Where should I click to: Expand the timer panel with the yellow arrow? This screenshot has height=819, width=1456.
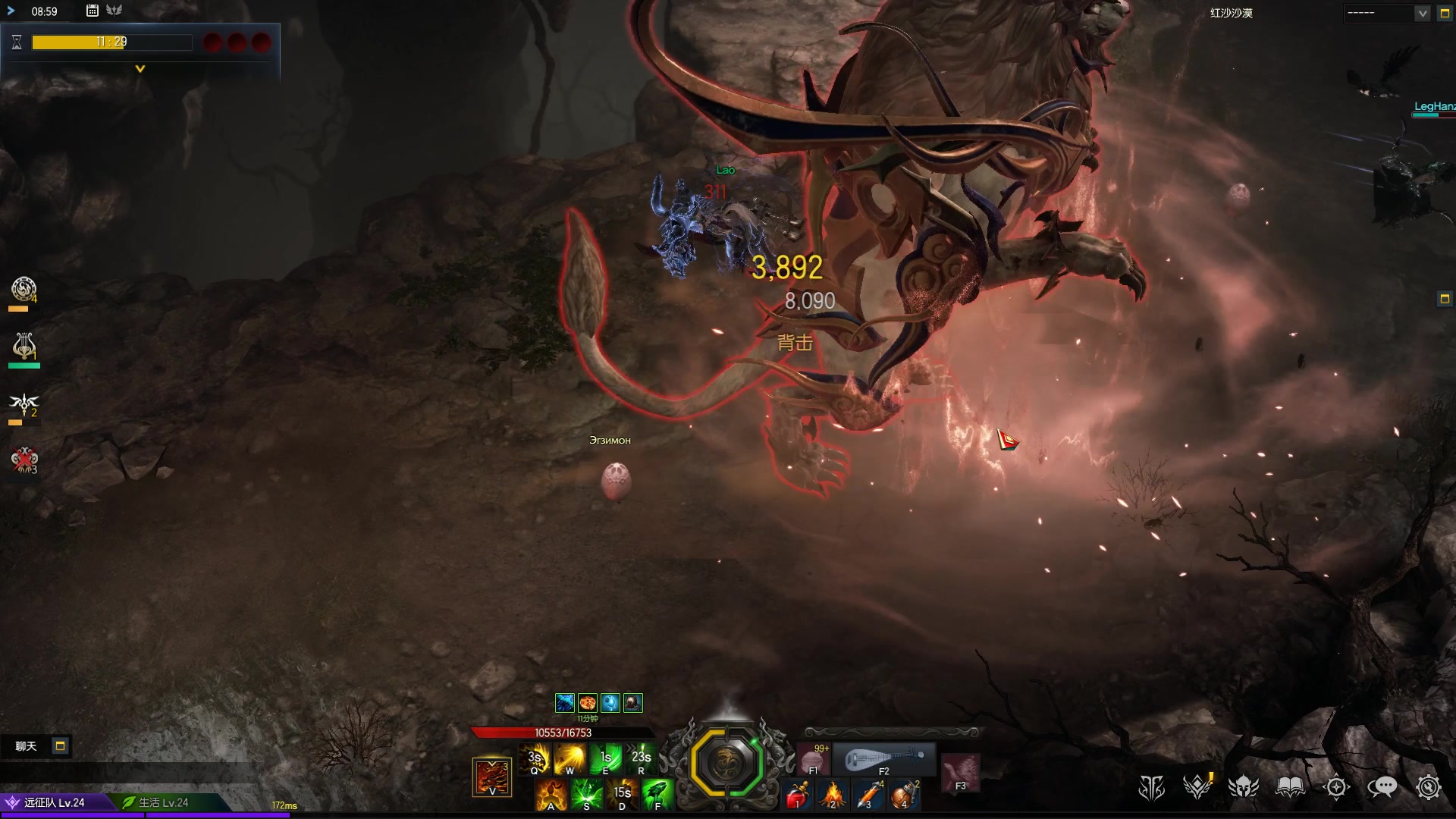(140, 69)
